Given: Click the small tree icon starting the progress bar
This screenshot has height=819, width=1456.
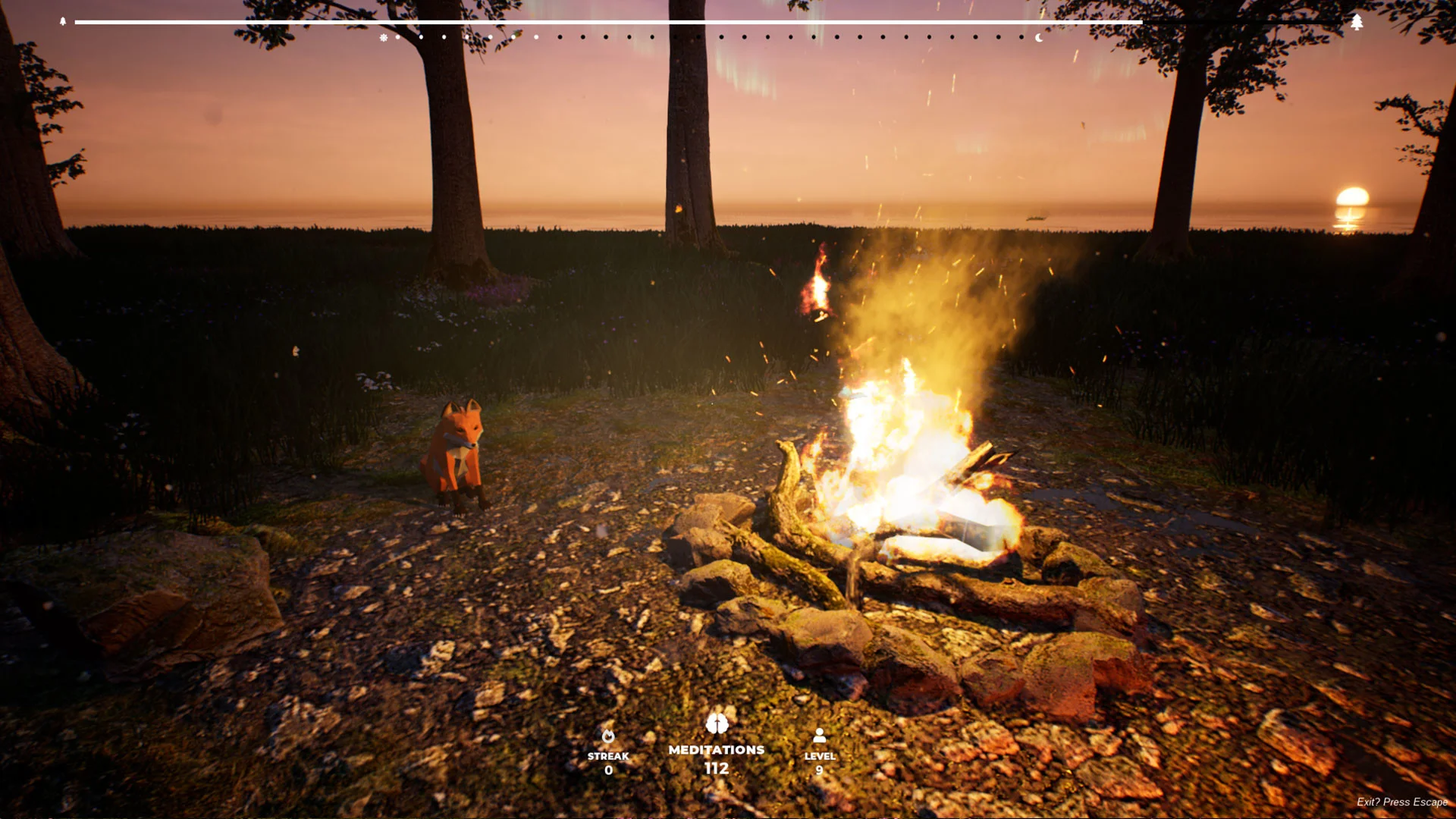Looking at the screenshot, I should pyautogui.click(x=63, y=21).
